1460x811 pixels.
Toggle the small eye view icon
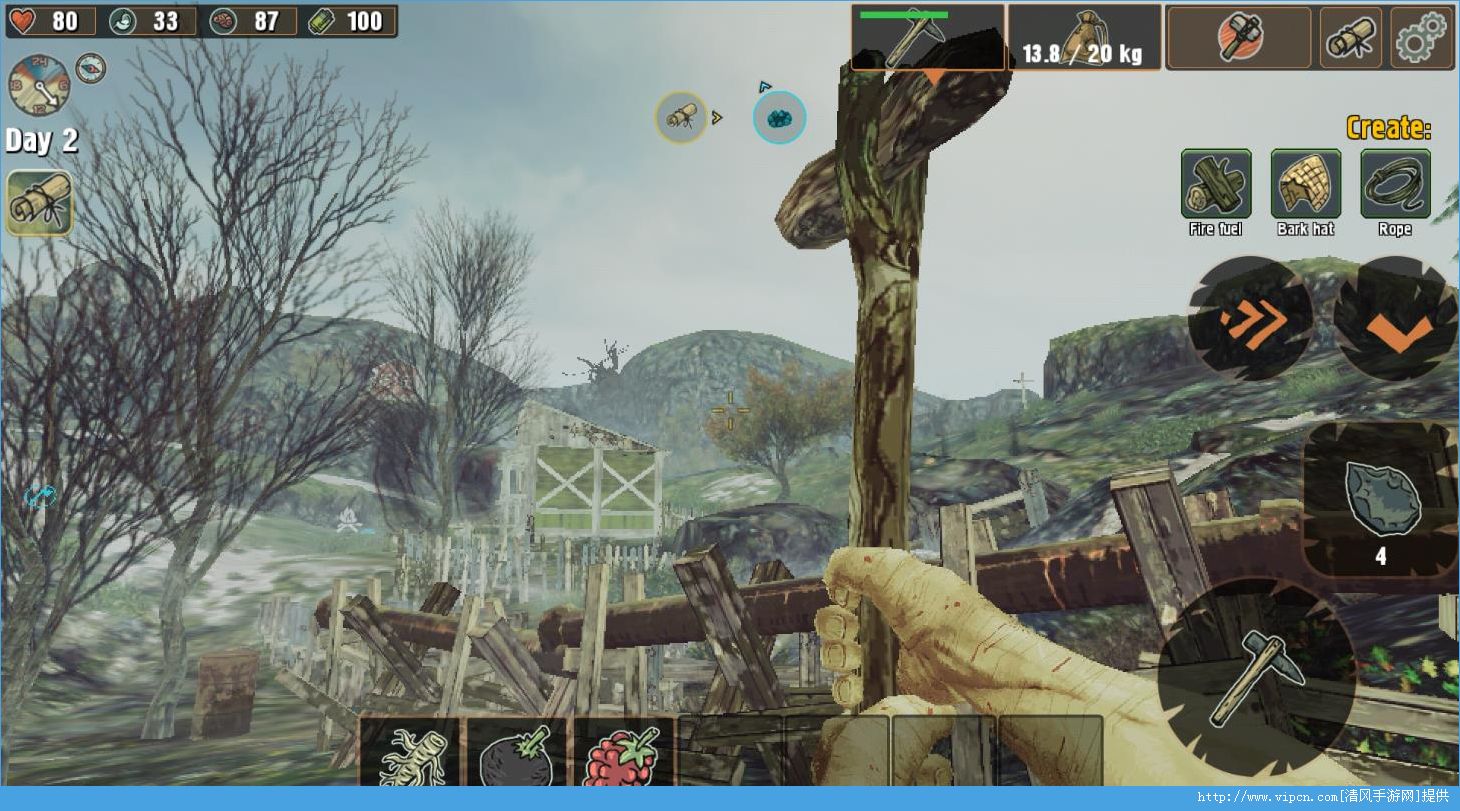tap(91, 67)
